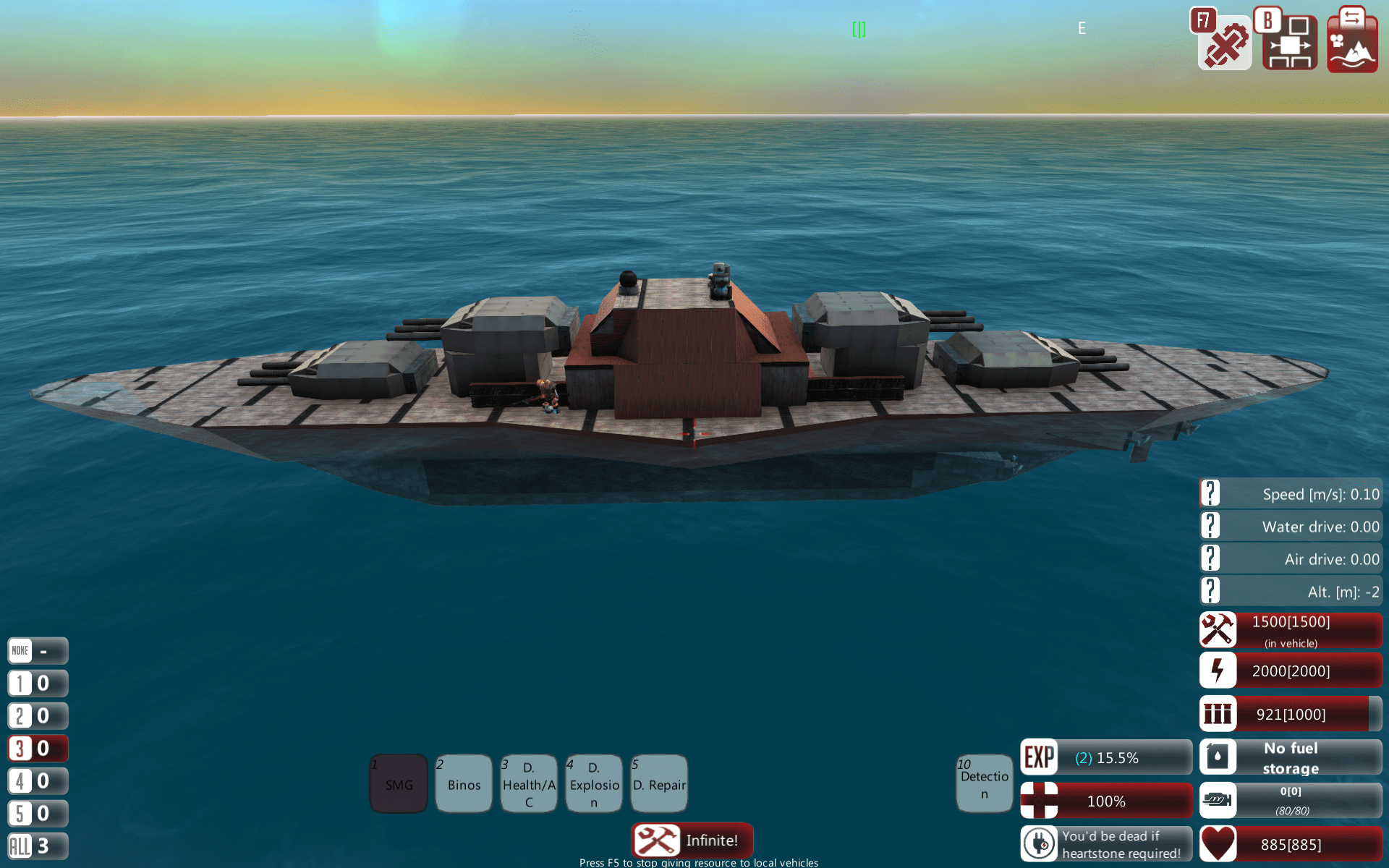The width and height of the screenshot is (1389, 868).
Task: Click the heartstone power plug icon
Action: tap(1040, 843)
